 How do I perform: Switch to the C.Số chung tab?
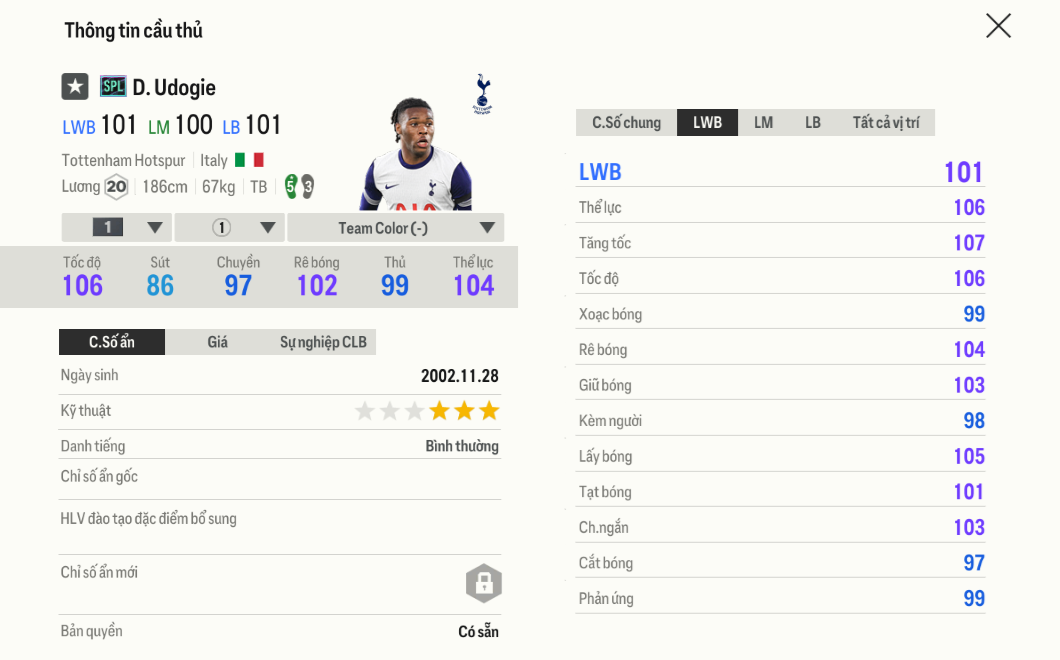pos(626,123)
